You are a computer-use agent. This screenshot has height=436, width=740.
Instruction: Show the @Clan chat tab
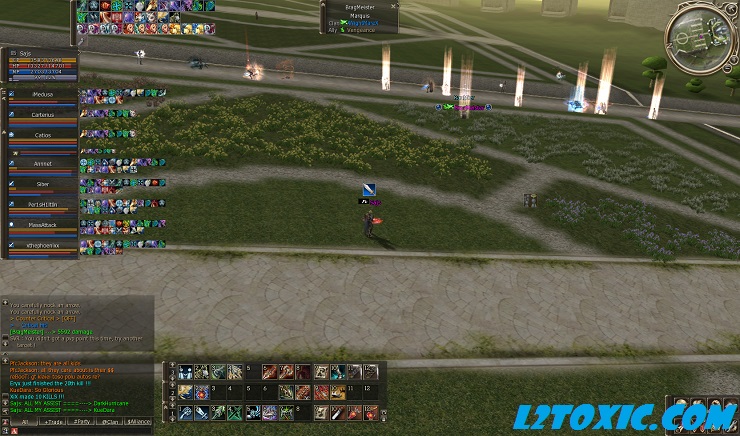click(111, 422)
